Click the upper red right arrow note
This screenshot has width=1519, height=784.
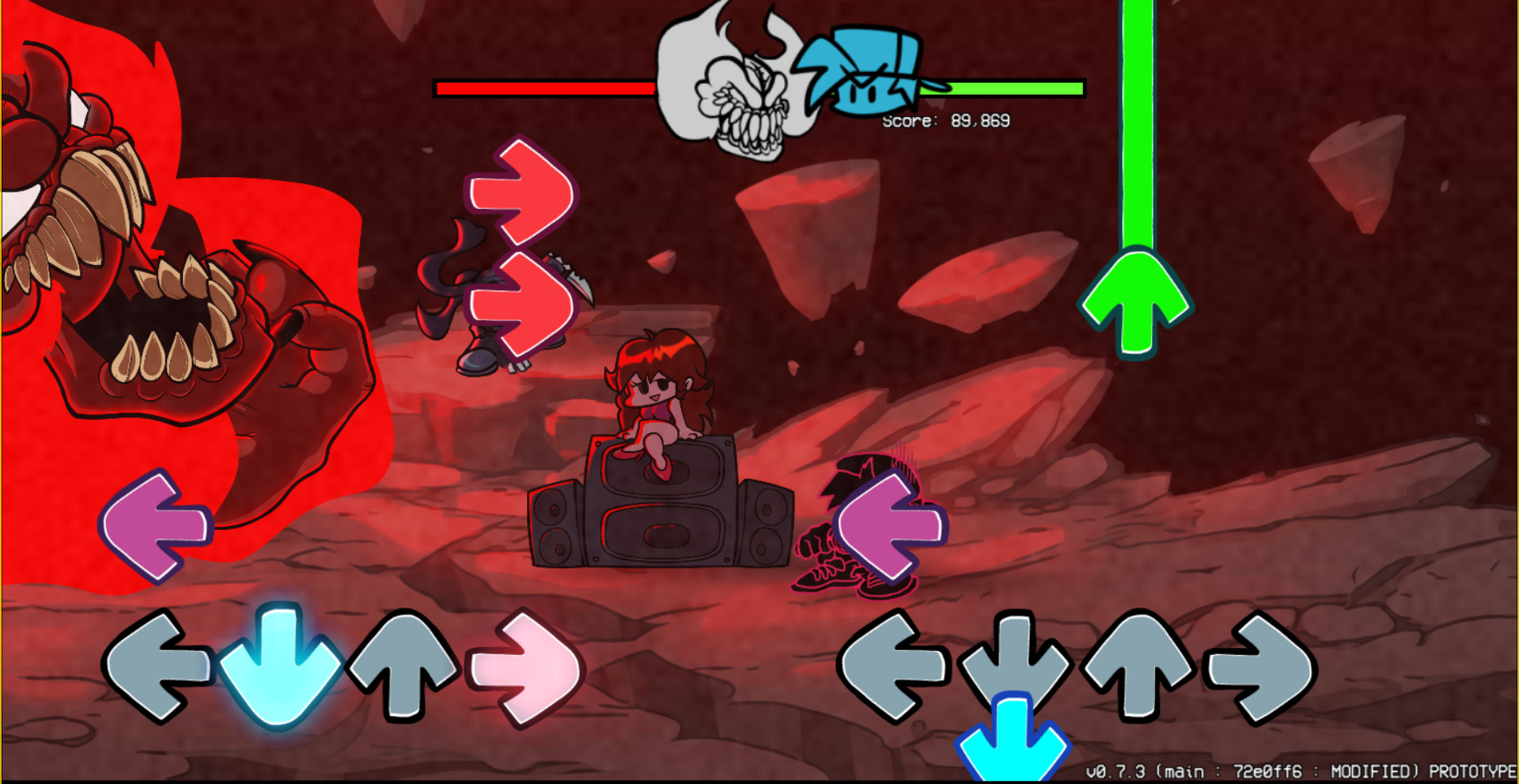pos(522,190)
